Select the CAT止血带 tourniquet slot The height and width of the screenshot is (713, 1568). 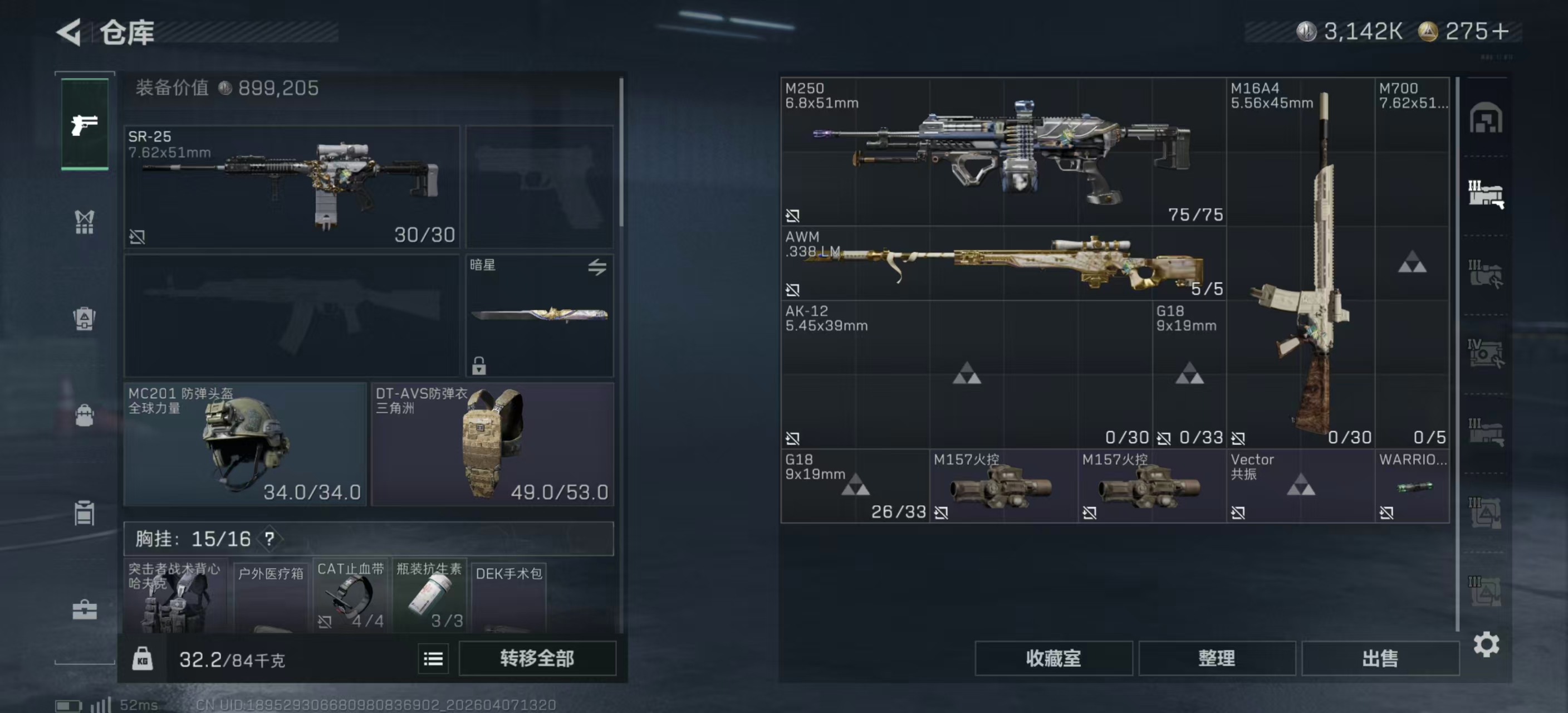pyautogui.click(x=351, y=595)
